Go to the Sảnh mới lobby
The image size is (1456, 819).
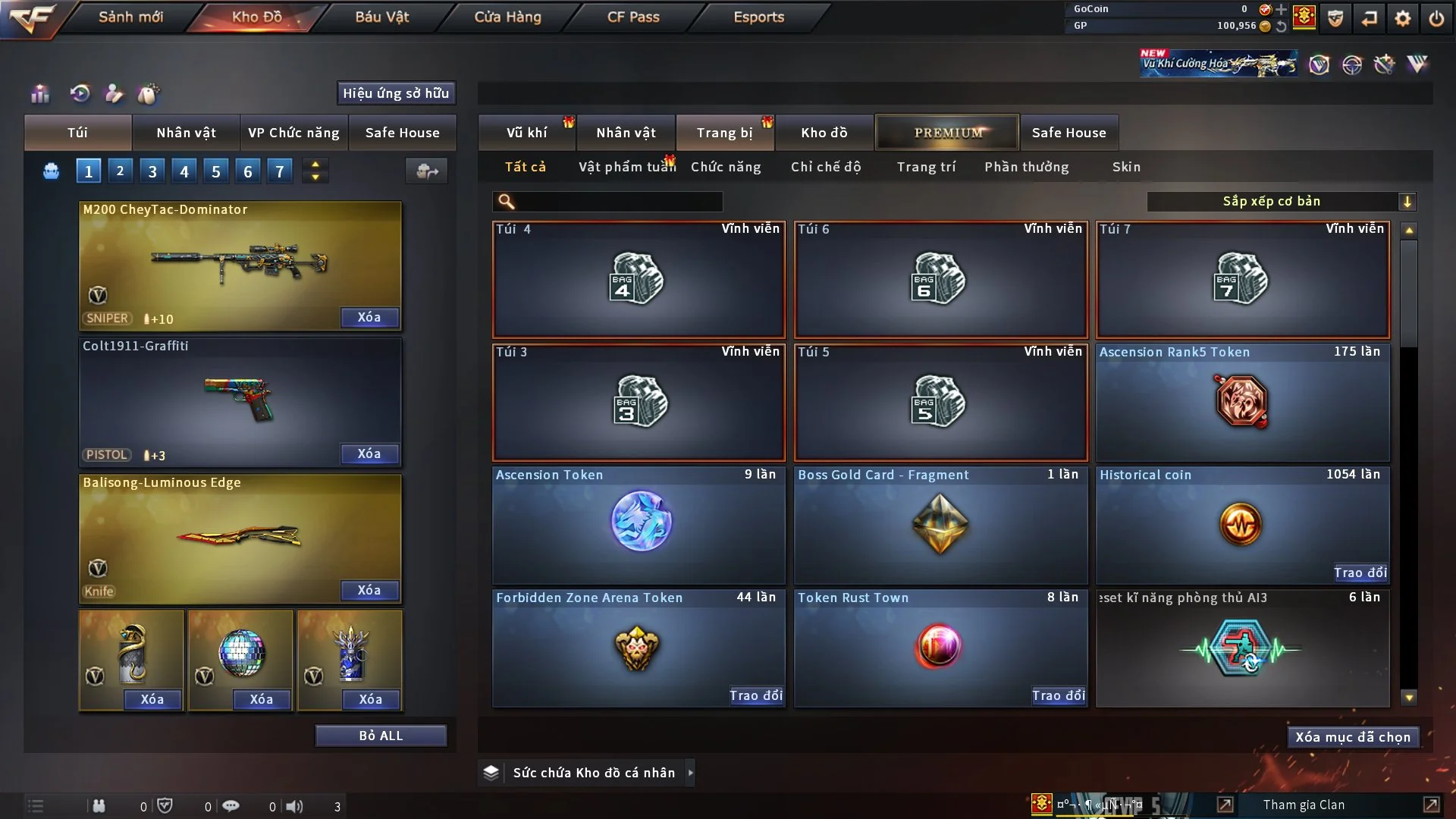point(130,17)
